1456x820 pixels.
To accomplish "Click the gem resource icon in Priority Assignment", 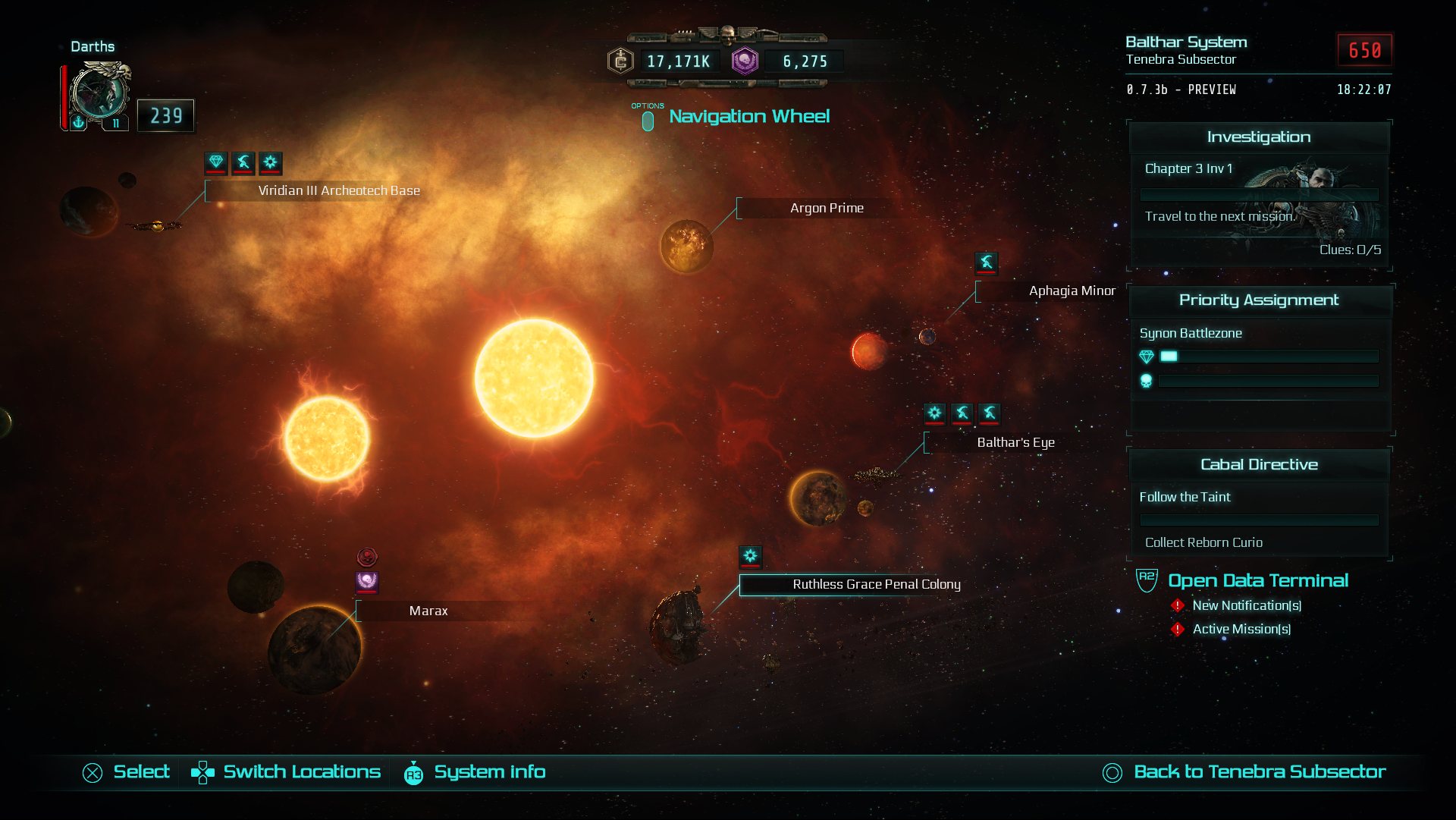I will (x=1147, y=355).
